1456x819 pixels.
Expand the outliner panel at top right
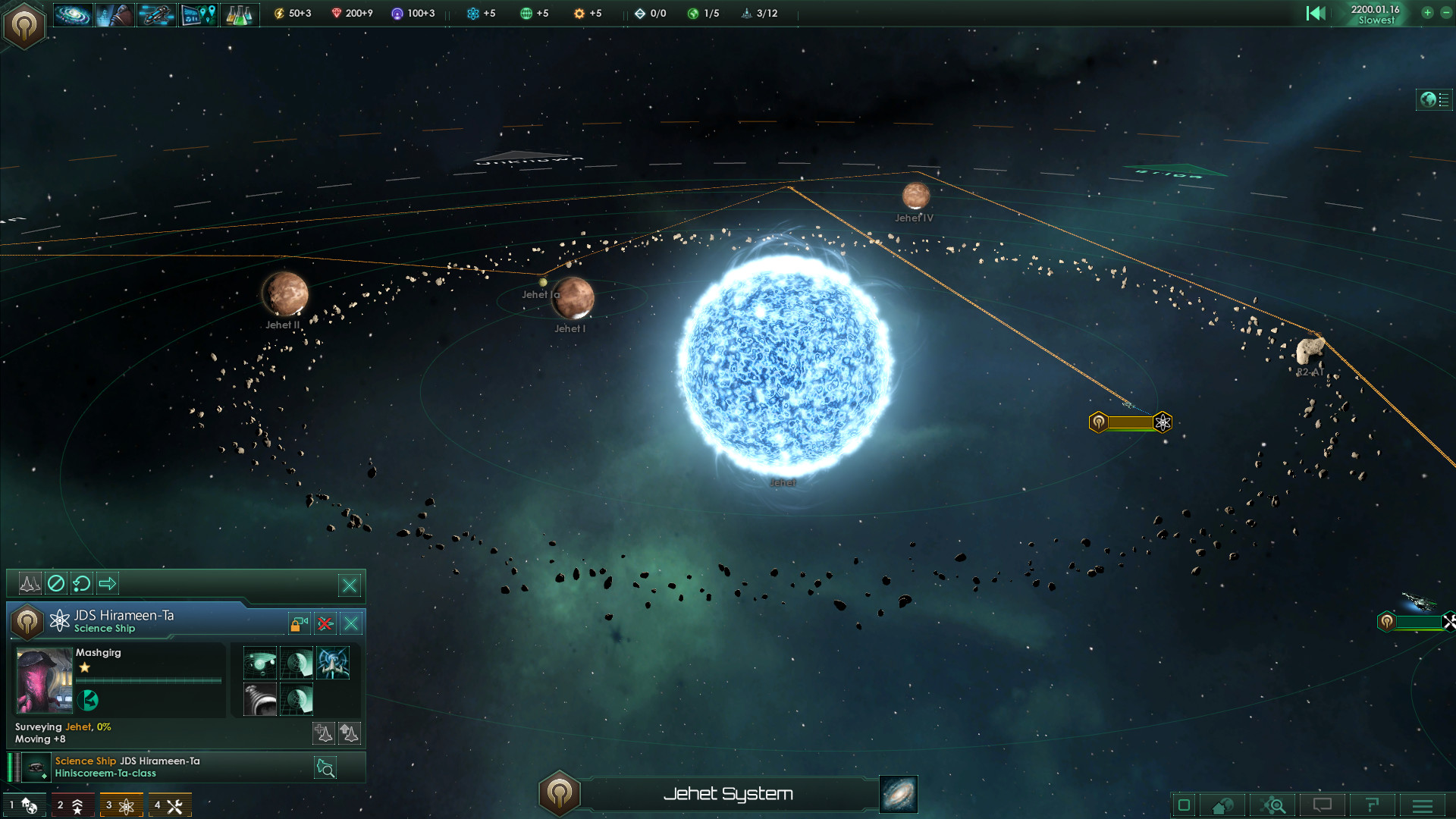1434,99
